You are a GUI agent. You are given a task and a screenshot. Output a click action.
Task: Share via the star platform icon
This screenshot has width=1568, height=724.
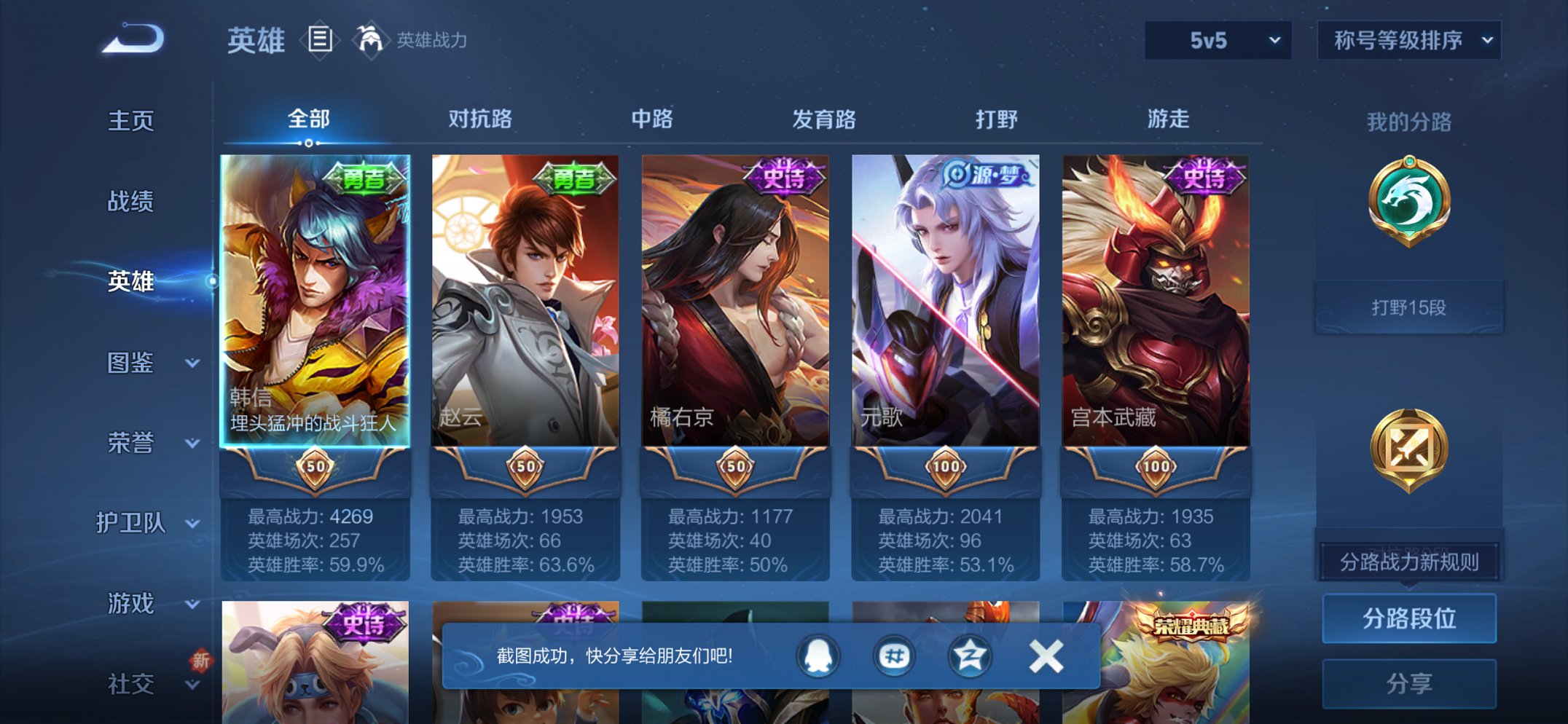[969, 656]
